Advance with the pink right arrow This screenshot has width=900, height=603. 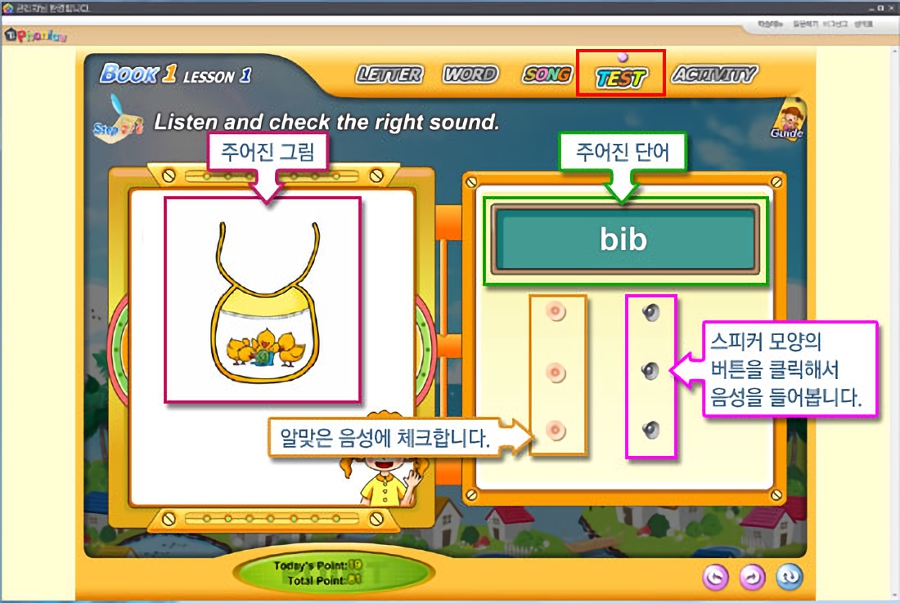(x=752, y=576)
